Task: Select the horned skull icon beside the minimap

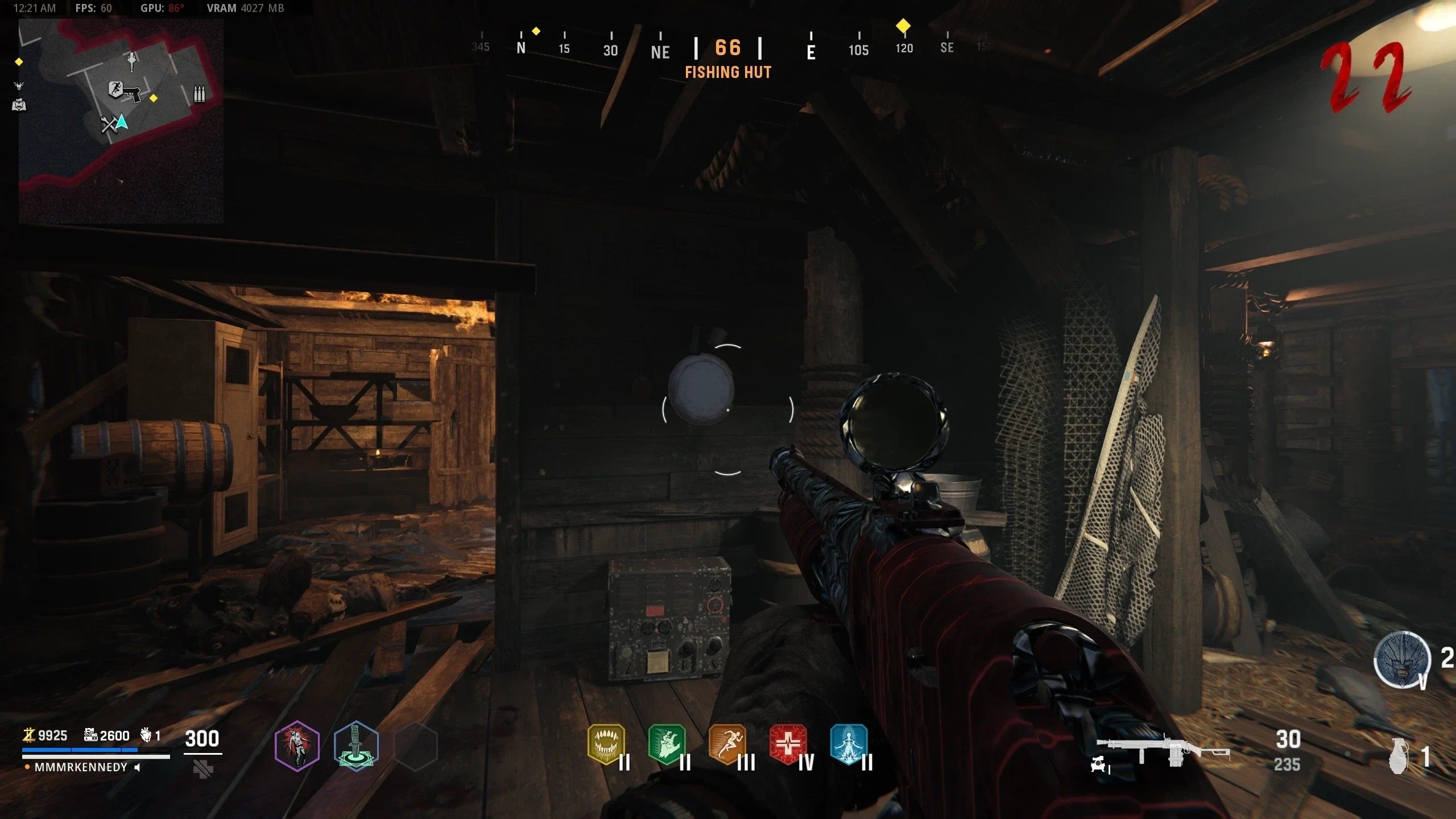Action: (19, 86)
